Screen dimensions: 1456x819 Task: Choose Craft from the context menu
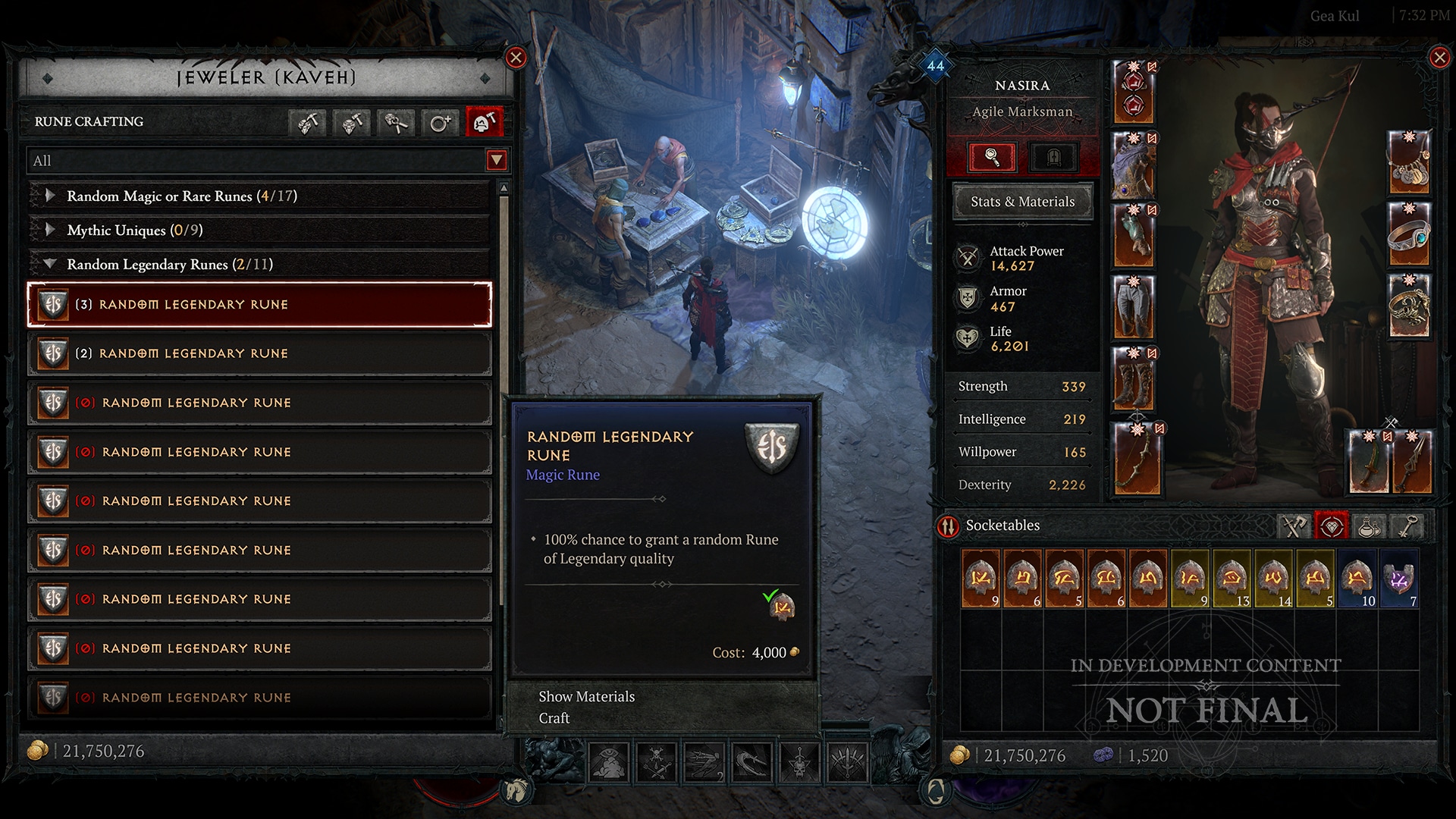click(x=554, y=718)
